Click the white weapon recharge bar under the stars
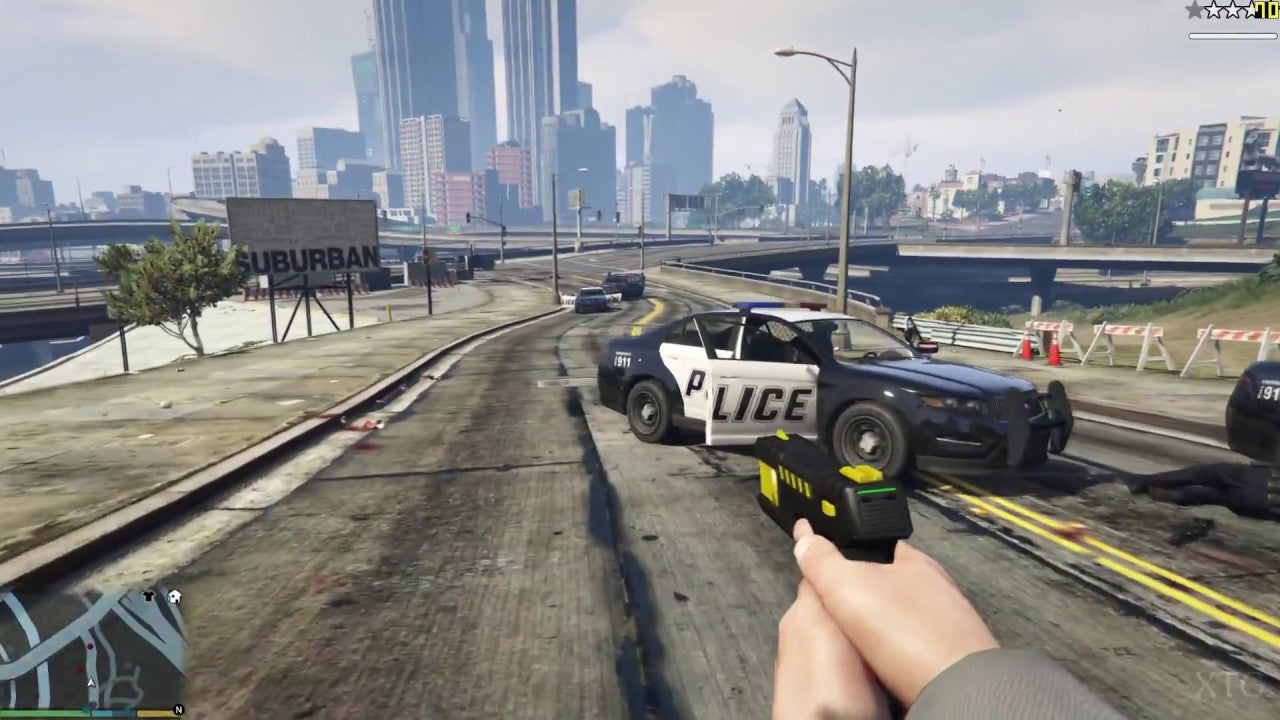Screen dimensions: 1280x720 click(x=1232, y=36)
